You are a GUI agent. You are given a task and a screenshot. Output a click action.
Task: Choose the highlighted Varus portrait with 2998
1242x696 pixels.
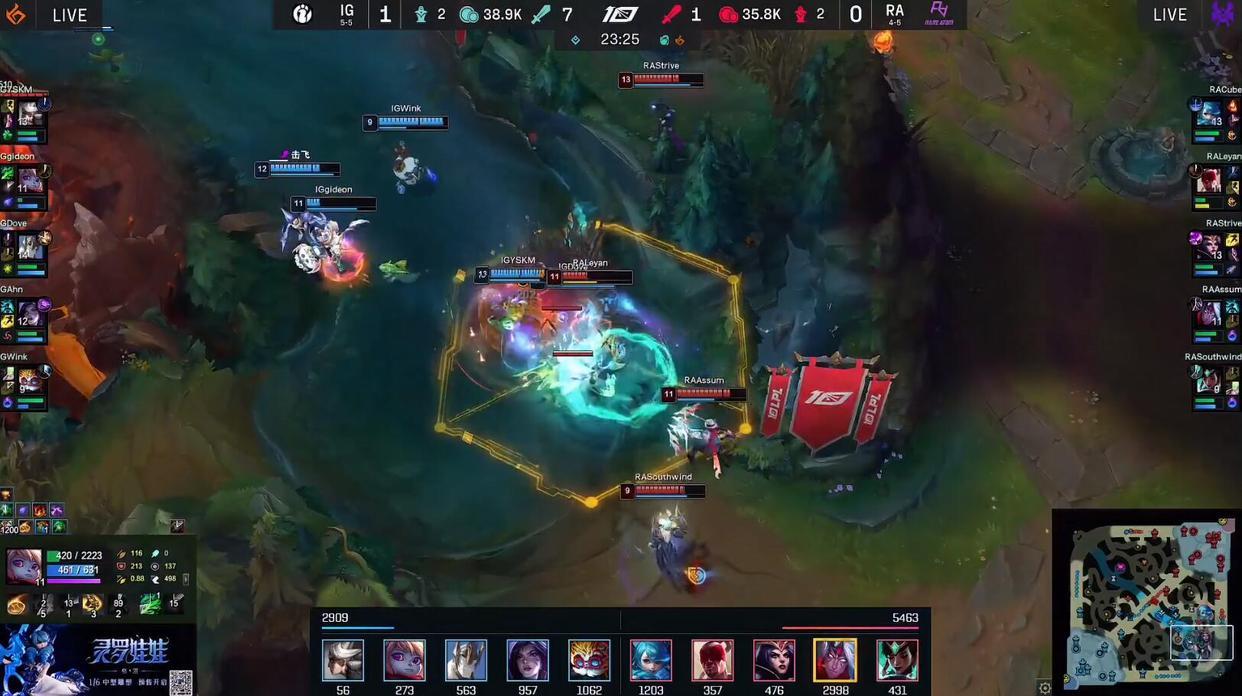(835, 660)
